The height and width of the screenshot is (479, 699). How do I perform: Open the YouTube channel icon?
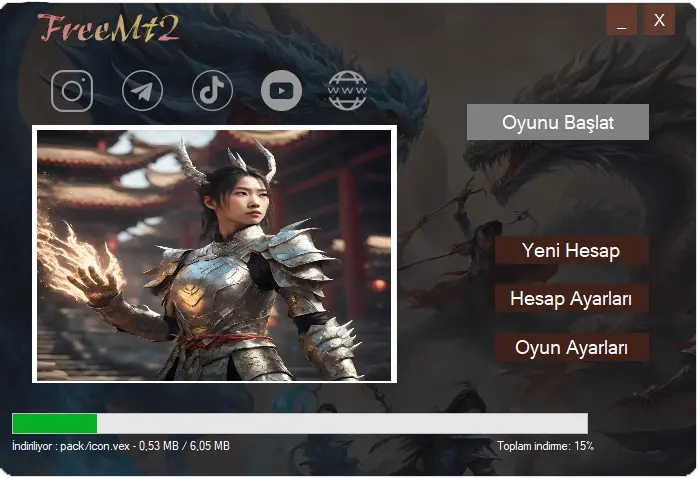(x=281, y=91)
